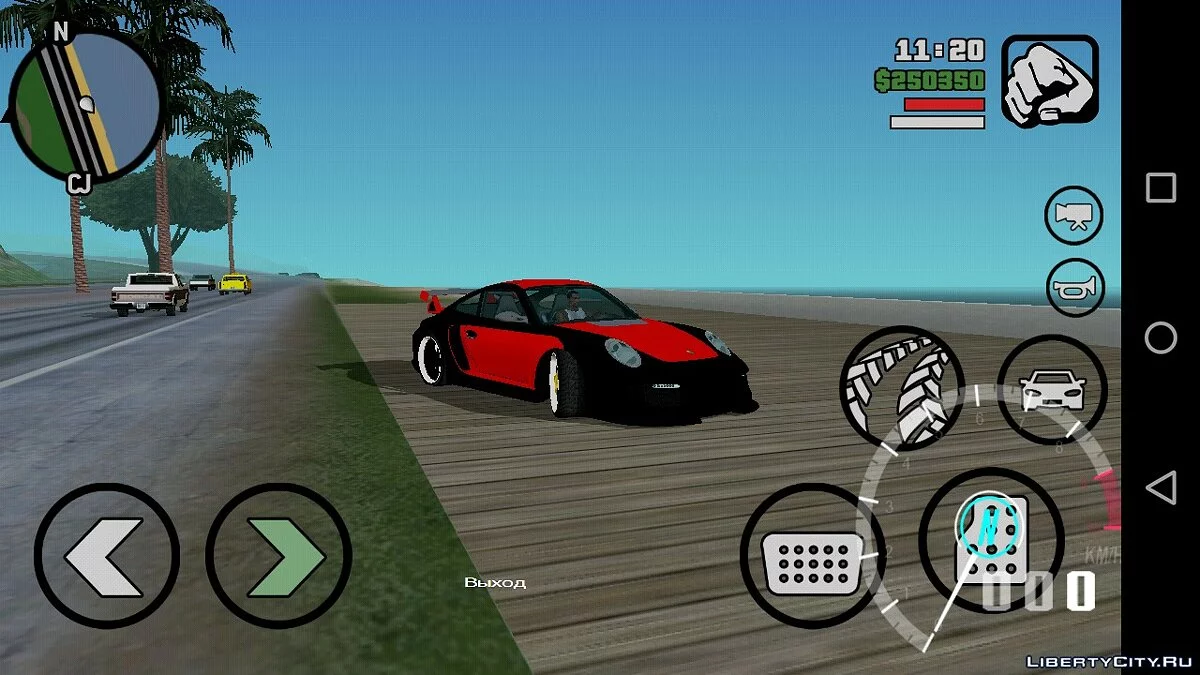Honk using the horn button

click(1074, 288)
